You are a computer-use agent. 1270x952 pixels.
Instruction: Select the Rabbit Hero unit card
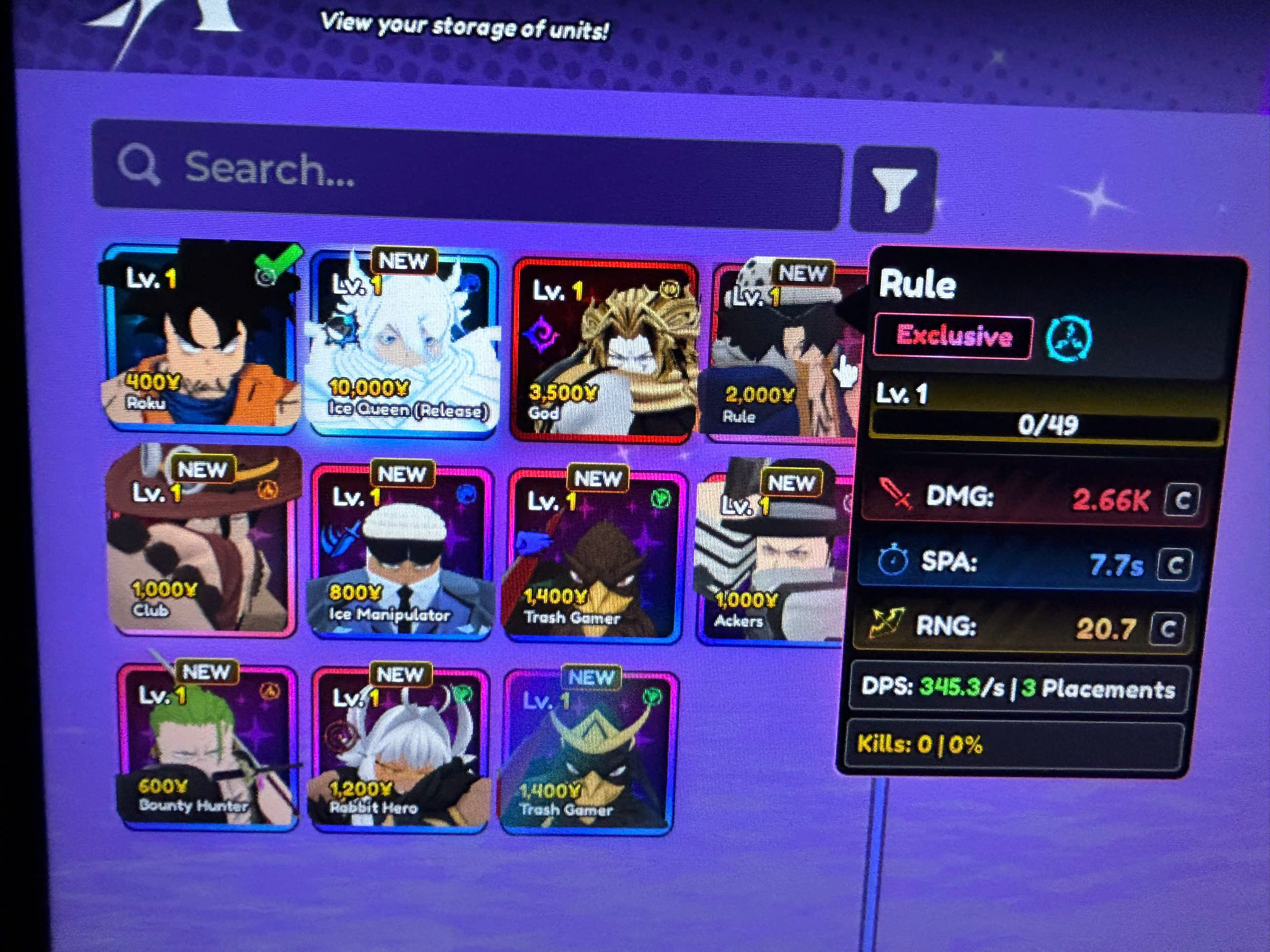pyautogui.click(x=400, y=749)
